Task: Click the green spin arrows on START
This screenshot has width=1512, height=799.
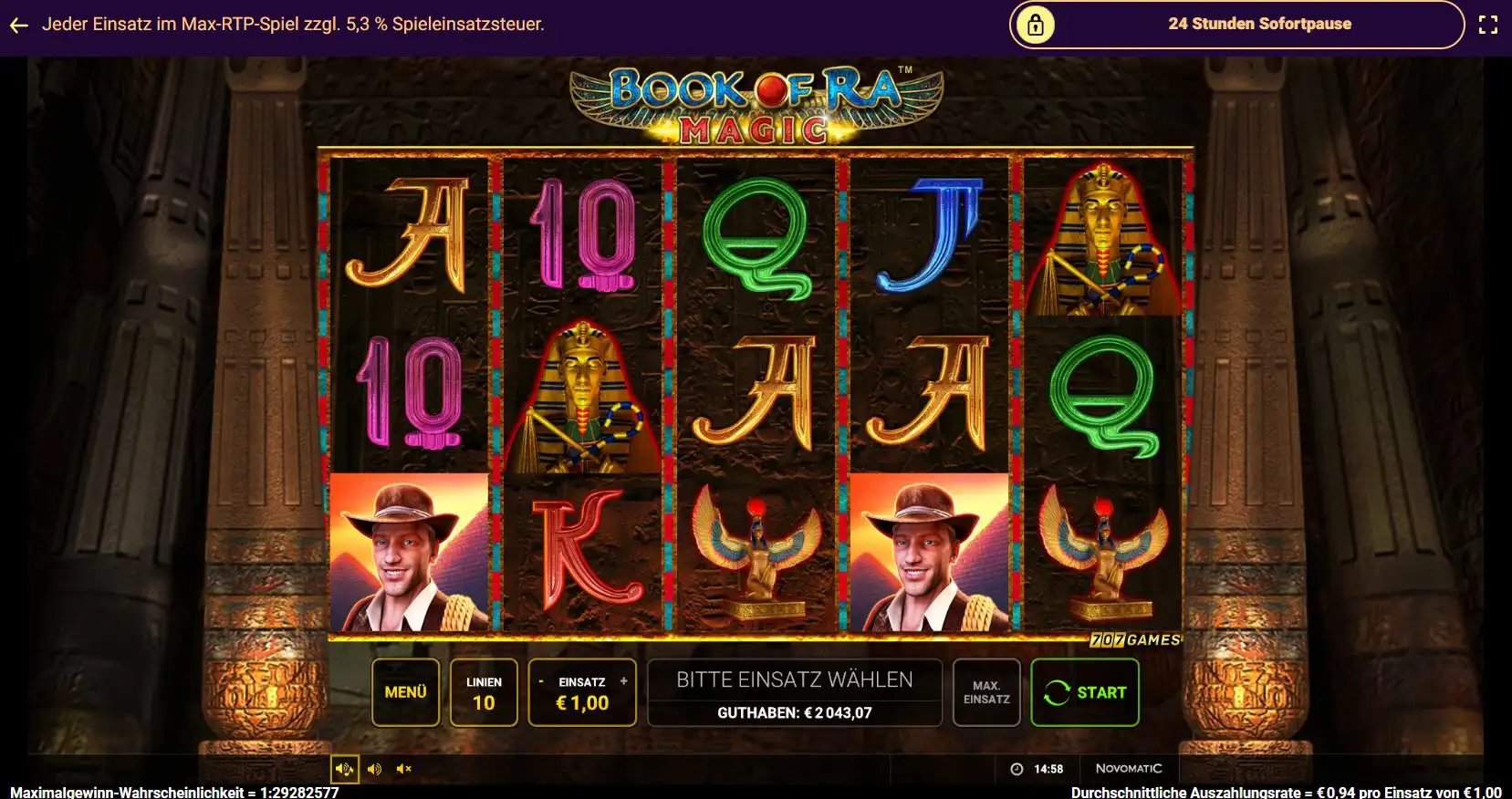Action: (x=1058, y=691)
